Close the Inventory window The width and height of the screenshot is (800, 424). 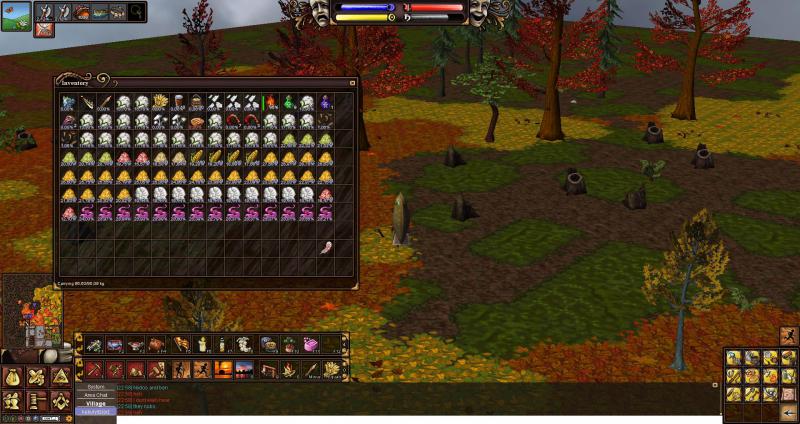point(351,83)
